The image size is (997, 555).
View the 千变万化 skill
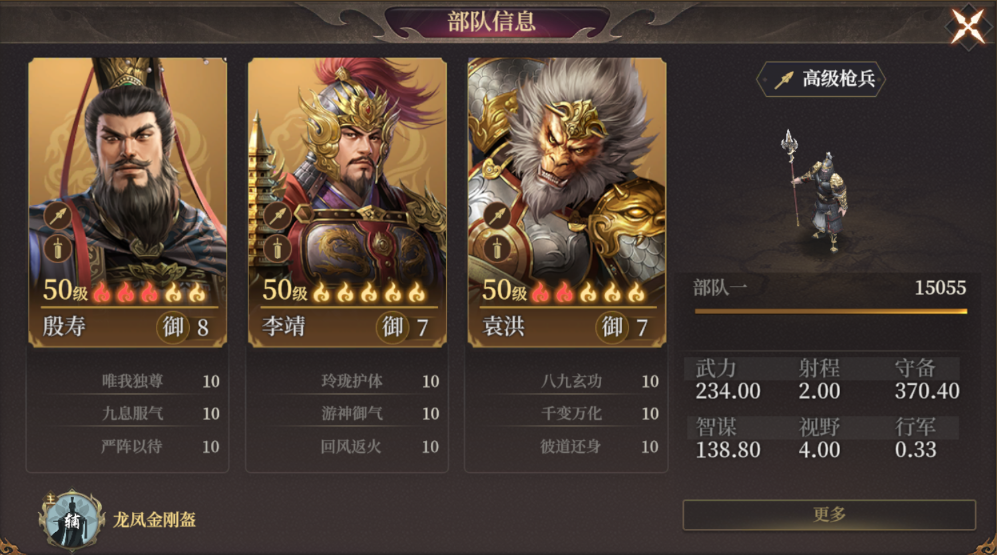[571, 413]
